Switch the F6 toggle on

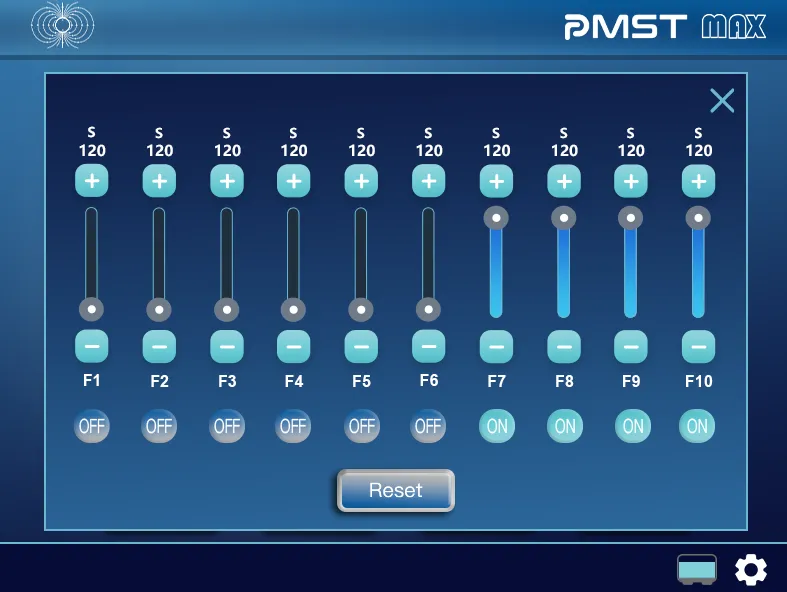[x=428, y=426]
